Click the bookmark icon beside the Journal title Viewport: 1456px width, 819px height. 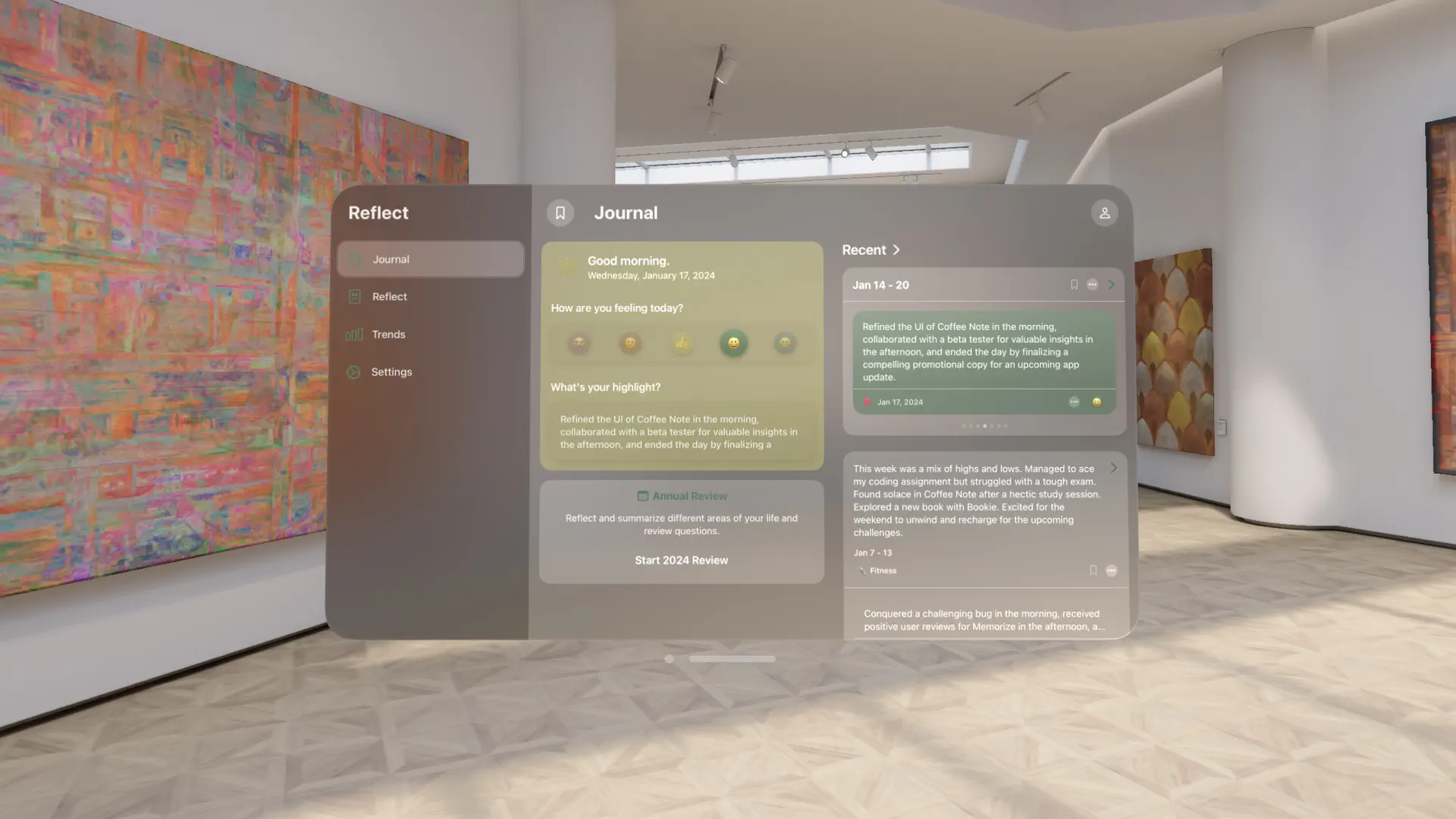coord(560,213)
